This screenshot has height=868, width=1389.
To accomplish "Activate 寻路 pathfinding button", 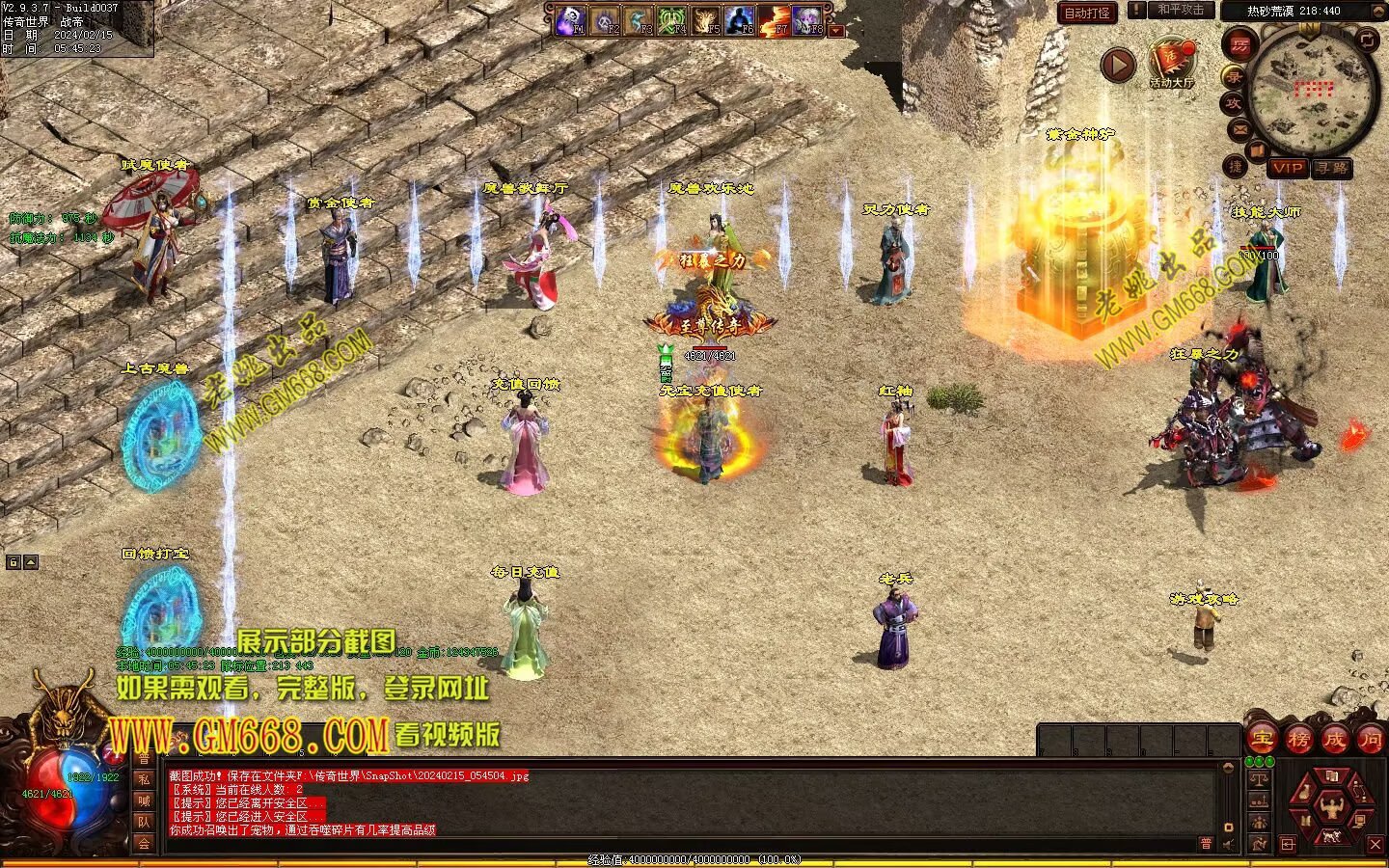I will (x=1331, y=168).
